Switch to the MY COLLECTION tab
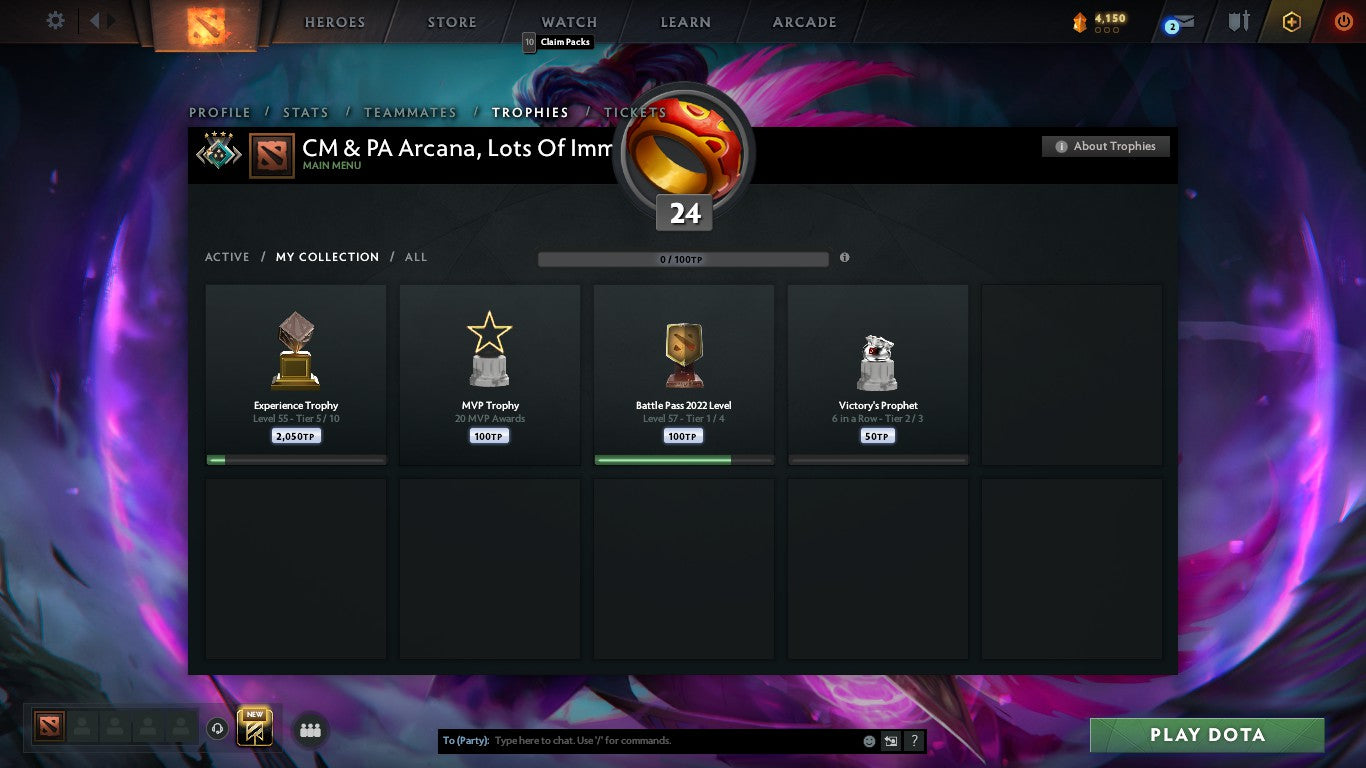The width and height of the screenshot is (1366, 768). point(327,257)
